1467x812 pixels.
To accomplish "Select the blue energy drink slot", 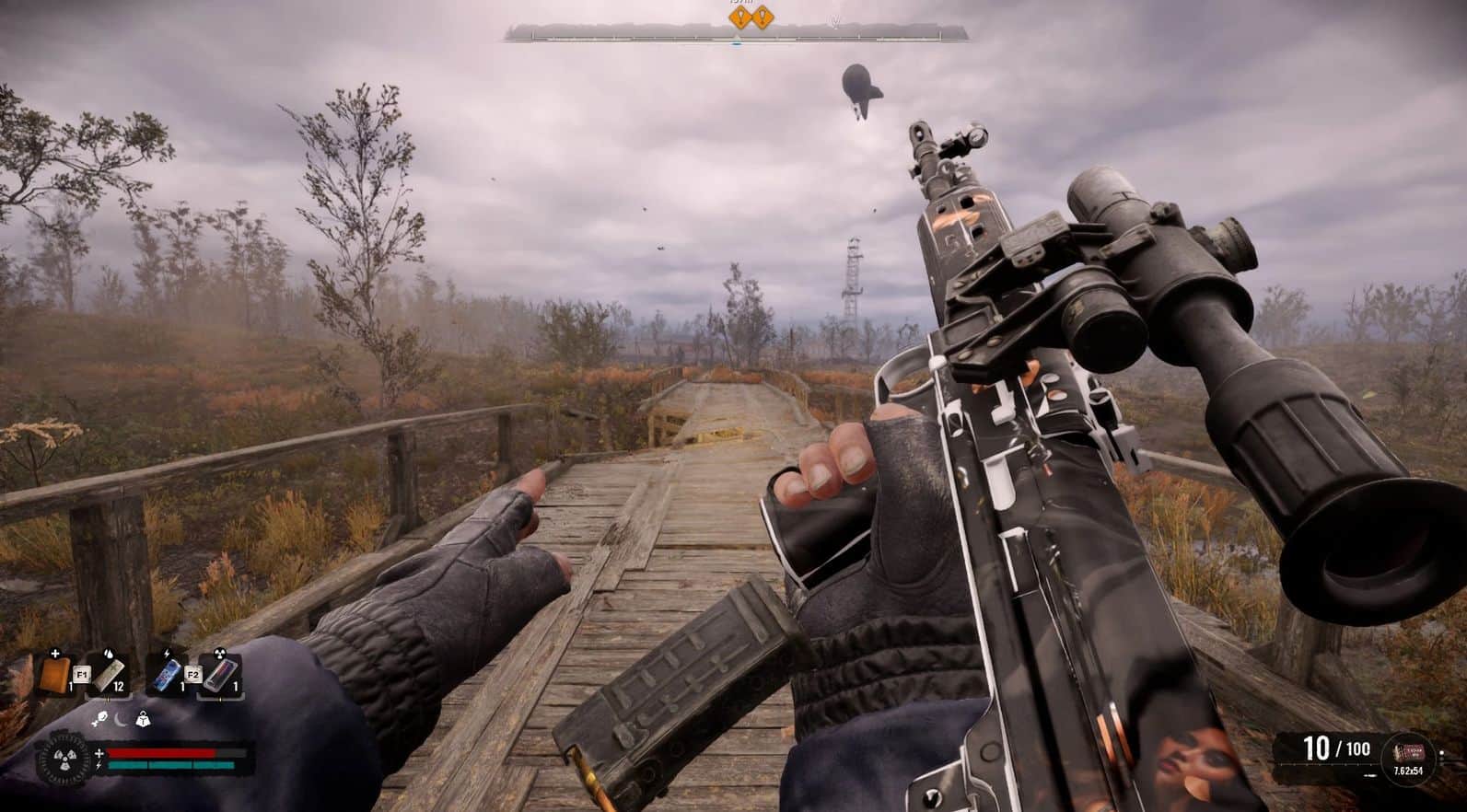I will 166,674.
